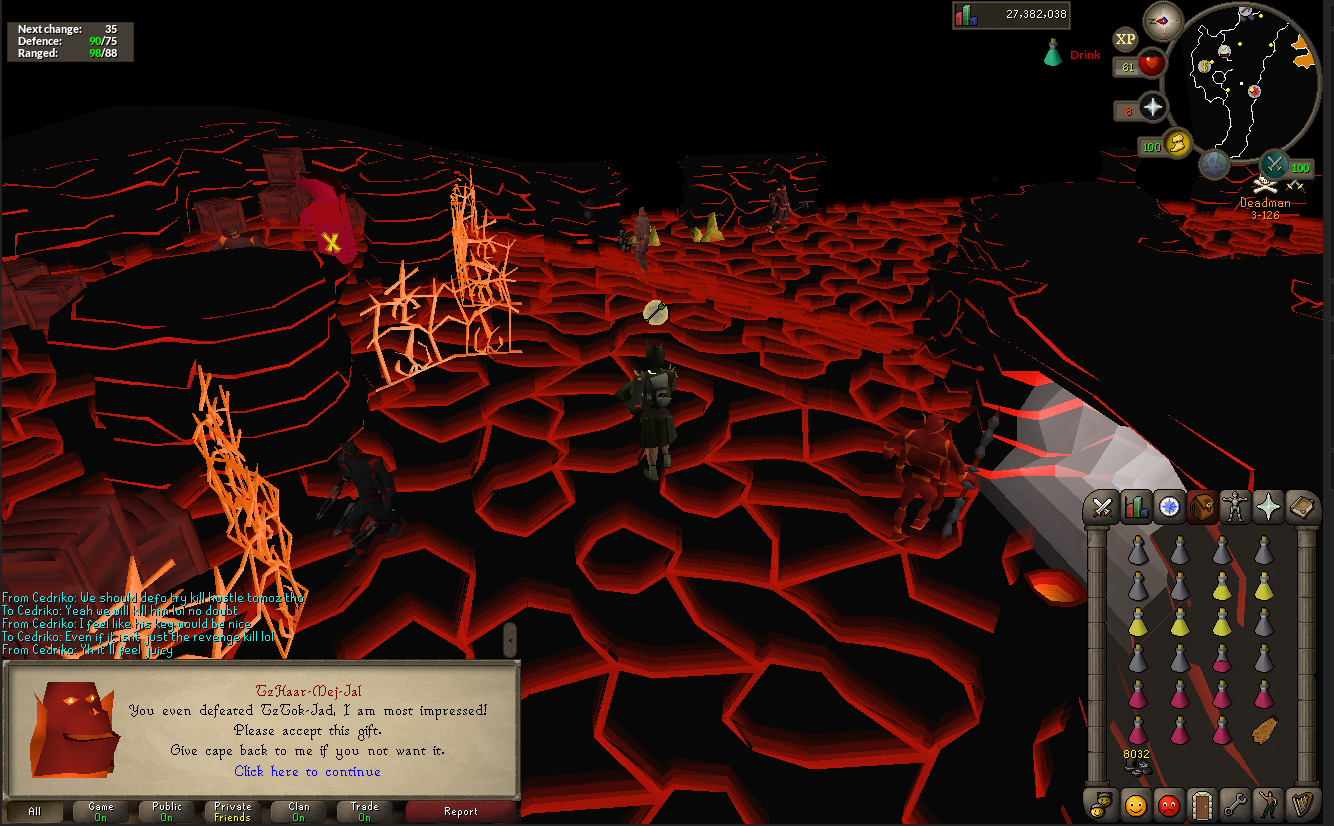
Task: Open the world map globe orb
Action: tap(1215, 163)
